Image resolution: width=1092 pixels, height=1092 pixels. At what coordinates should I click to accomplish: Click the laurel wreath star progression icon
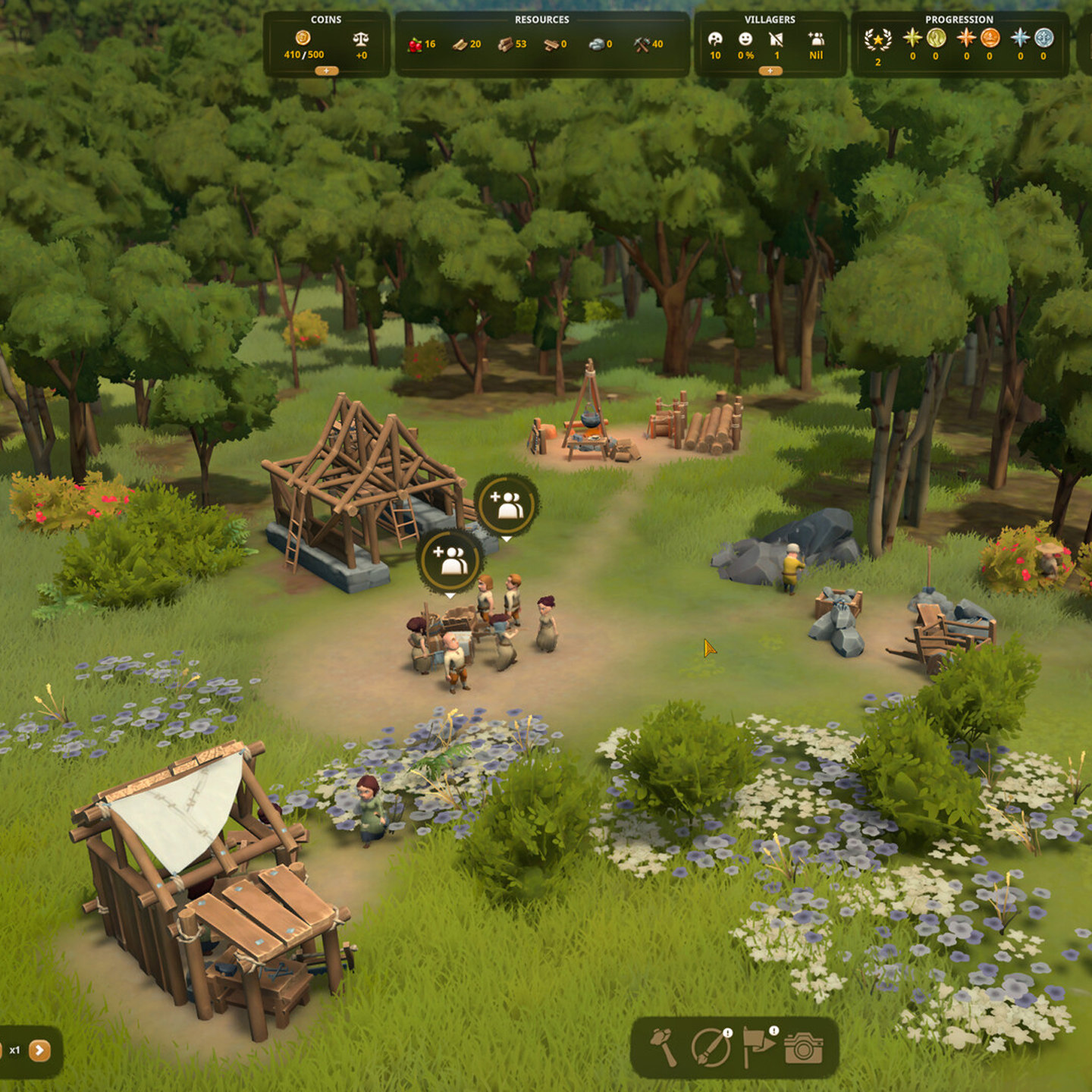pyautogui.click(x=877, y=39)
